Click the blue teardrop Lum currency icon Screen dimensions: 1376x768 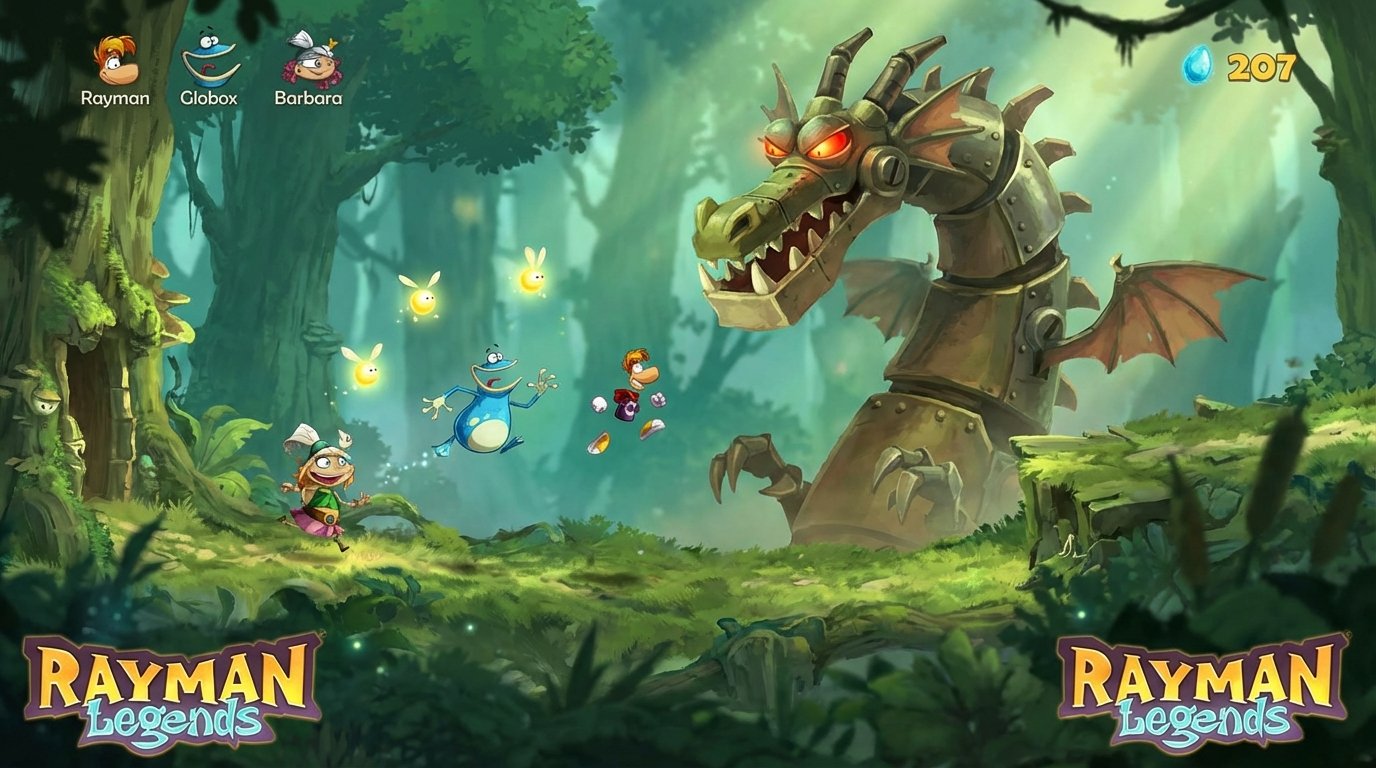pyautogui.click(x=1198, y=68)
